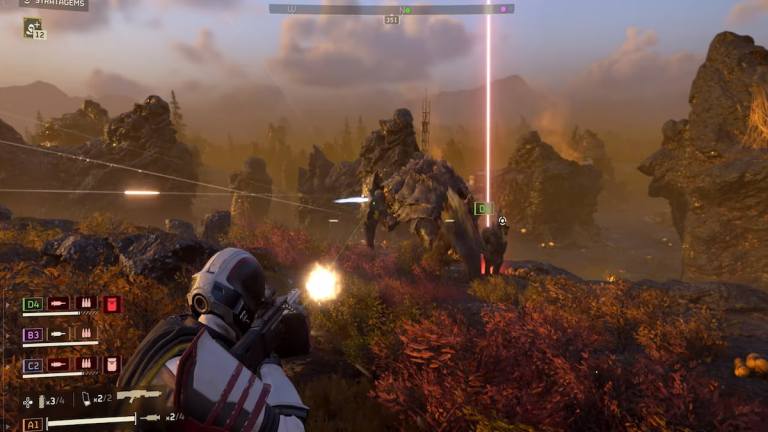This screenshot has height=432, width=768.
Task: Click the green D4 teammate world marker
Action: coord(483,209)
